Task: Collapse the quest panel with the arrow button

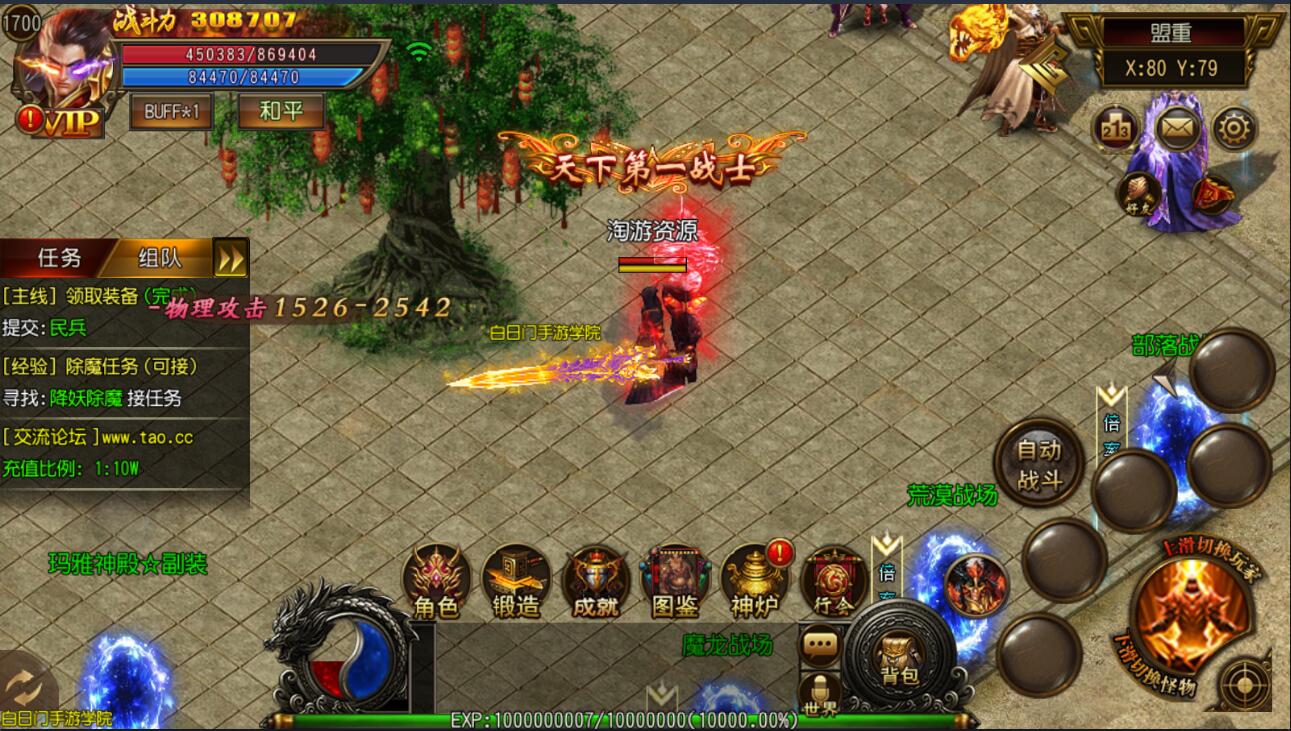Action: pos(231,259)
